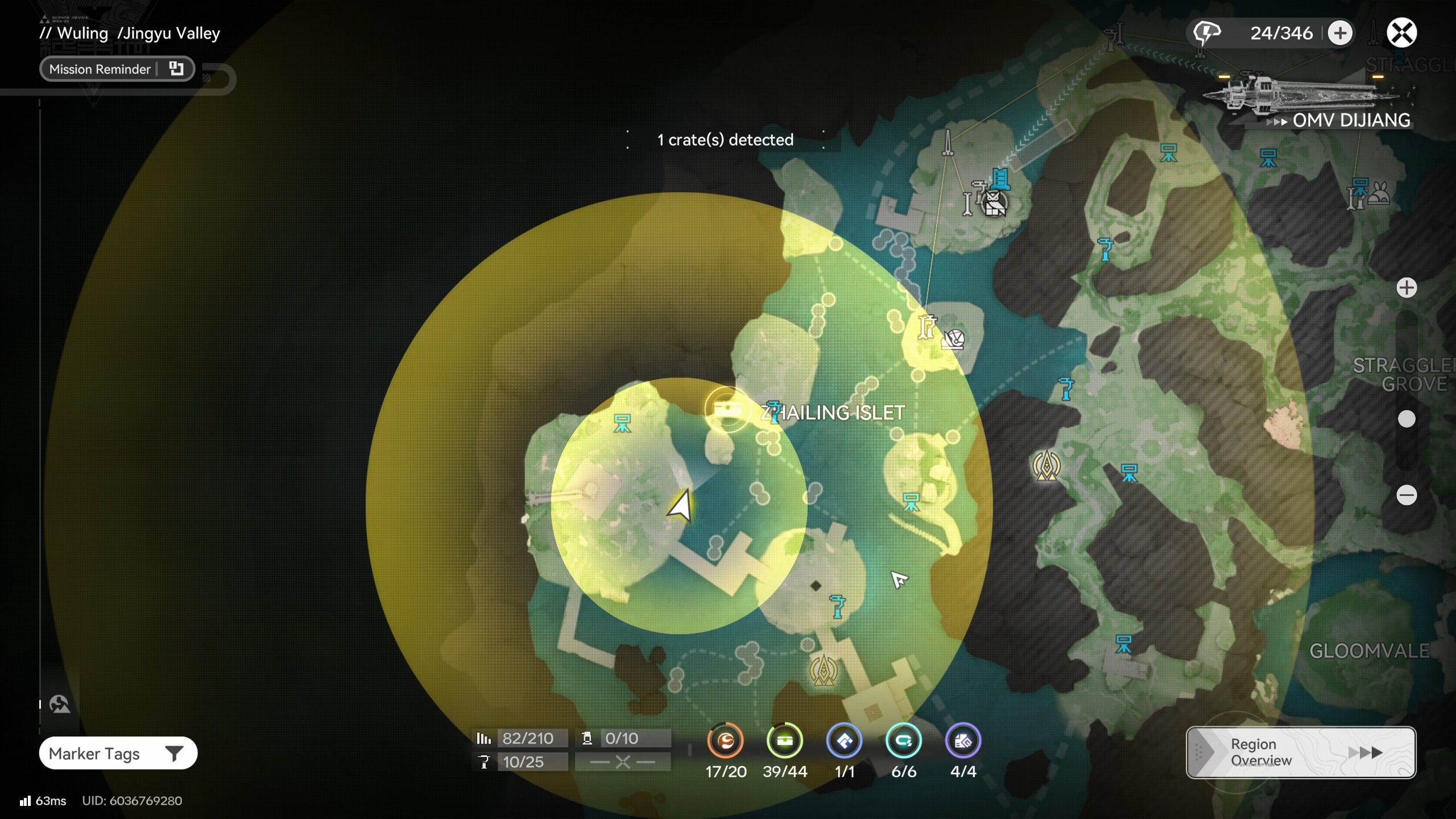Close the map with the X button
The height and width of the screenshot is (819, 1456).
click(1401, 32)
